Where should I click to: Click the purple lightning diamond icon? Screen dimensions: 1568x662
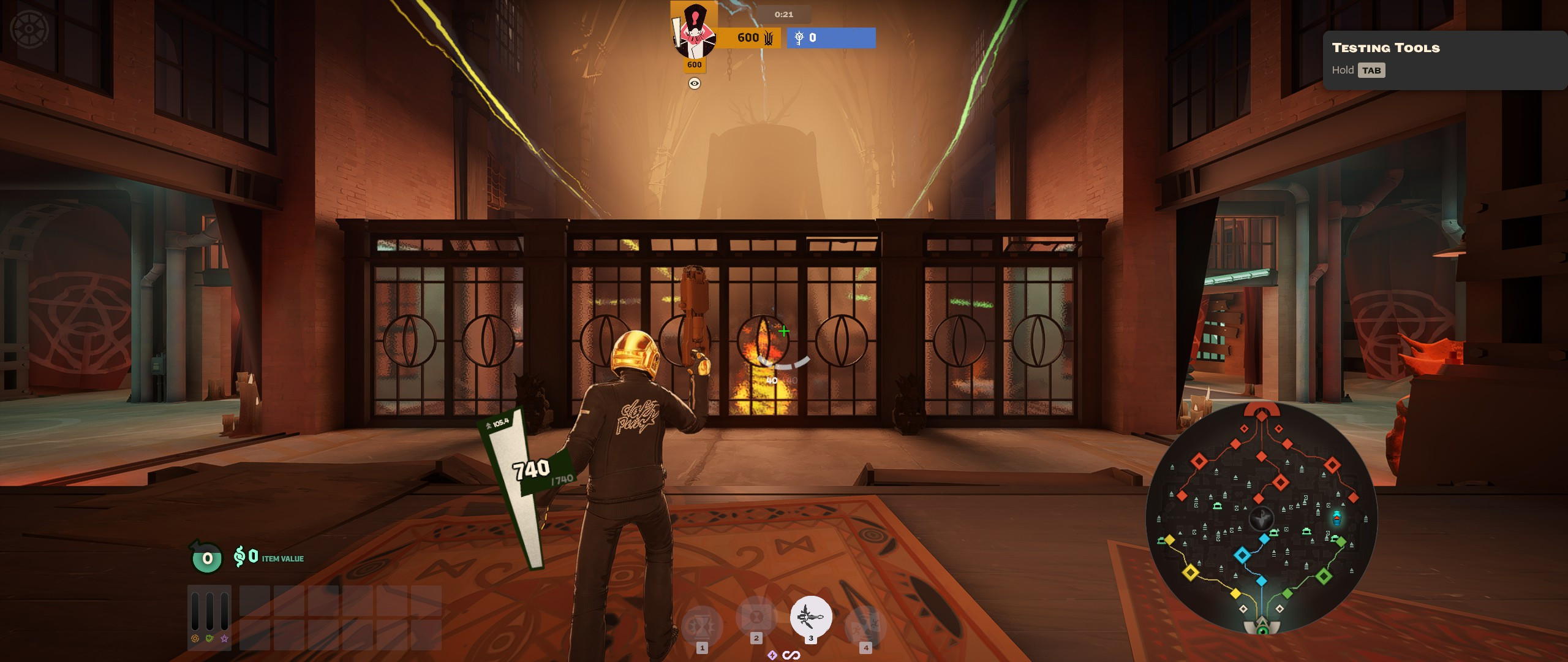772,655
